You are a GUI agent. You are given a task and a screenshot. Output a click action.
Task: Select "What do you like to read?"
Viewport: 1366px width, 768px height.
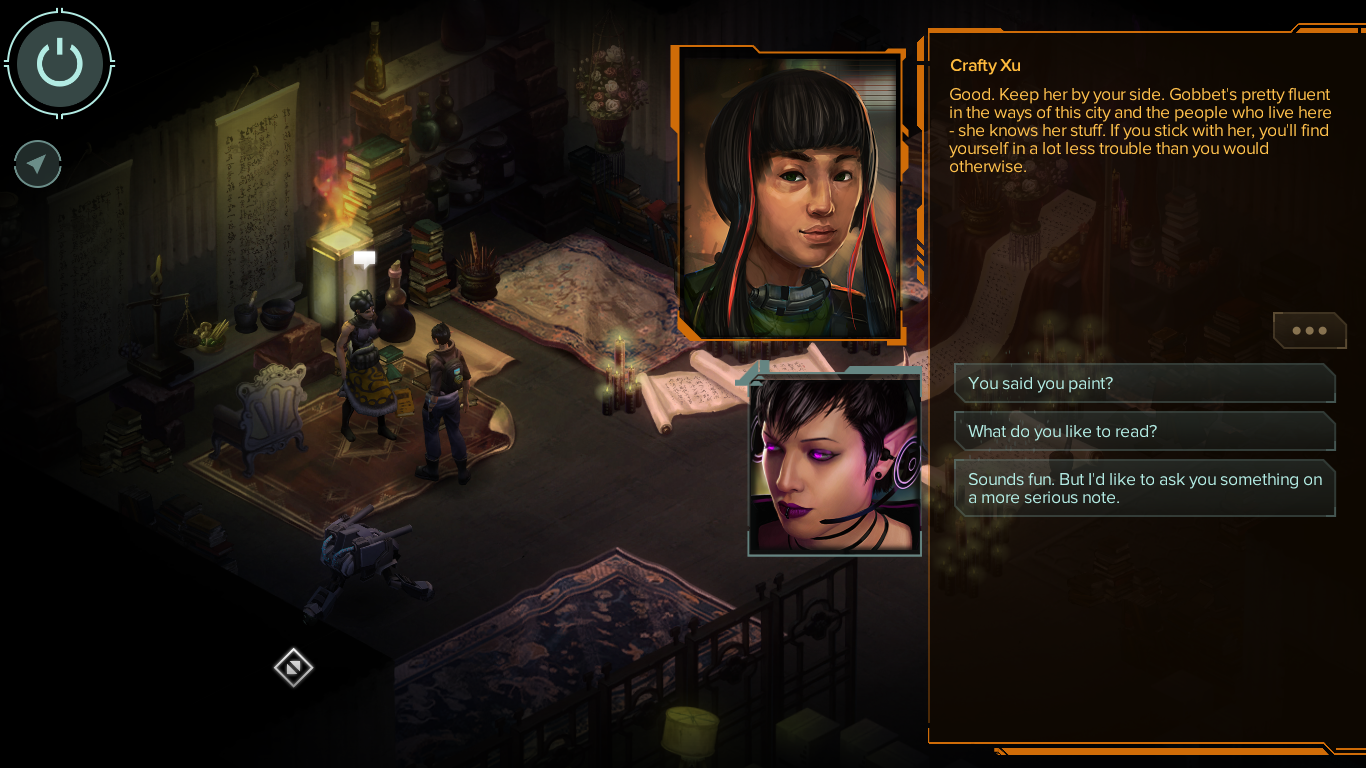1144,432
